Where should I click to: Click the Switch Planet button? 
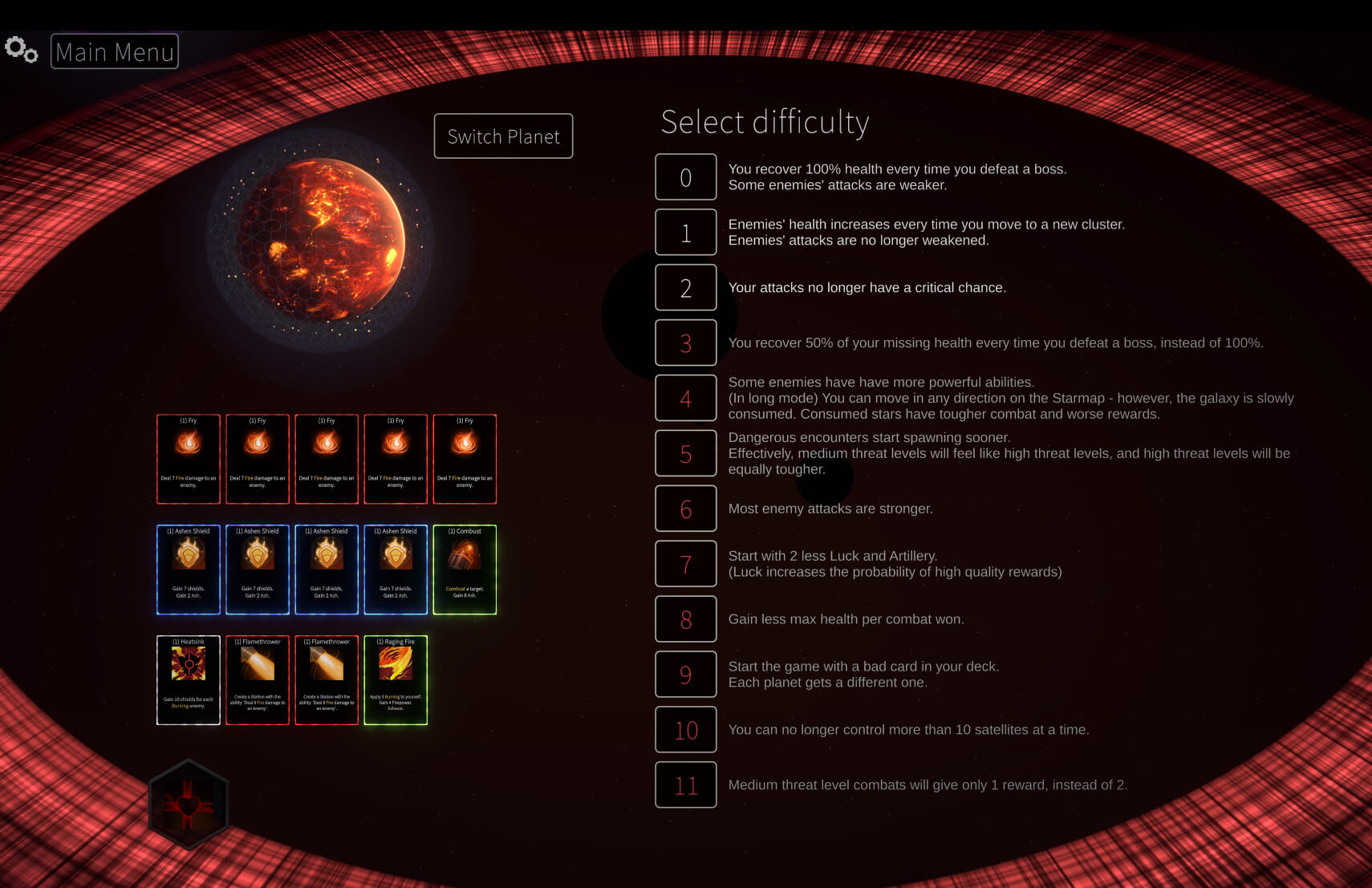(x=503, y=136)
